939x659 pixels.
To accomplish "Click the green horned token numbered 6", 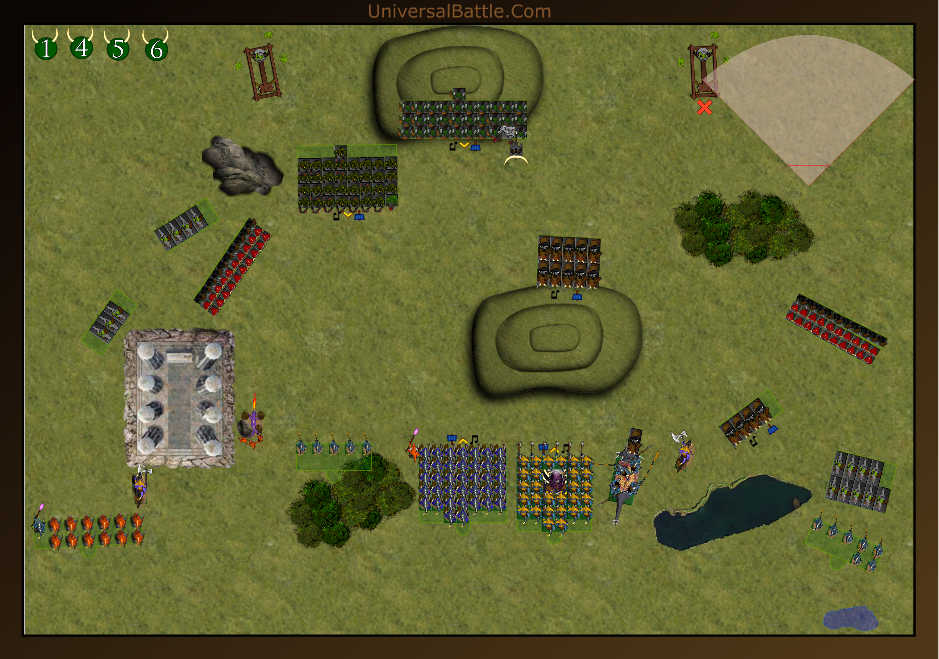I will (156, 48).
